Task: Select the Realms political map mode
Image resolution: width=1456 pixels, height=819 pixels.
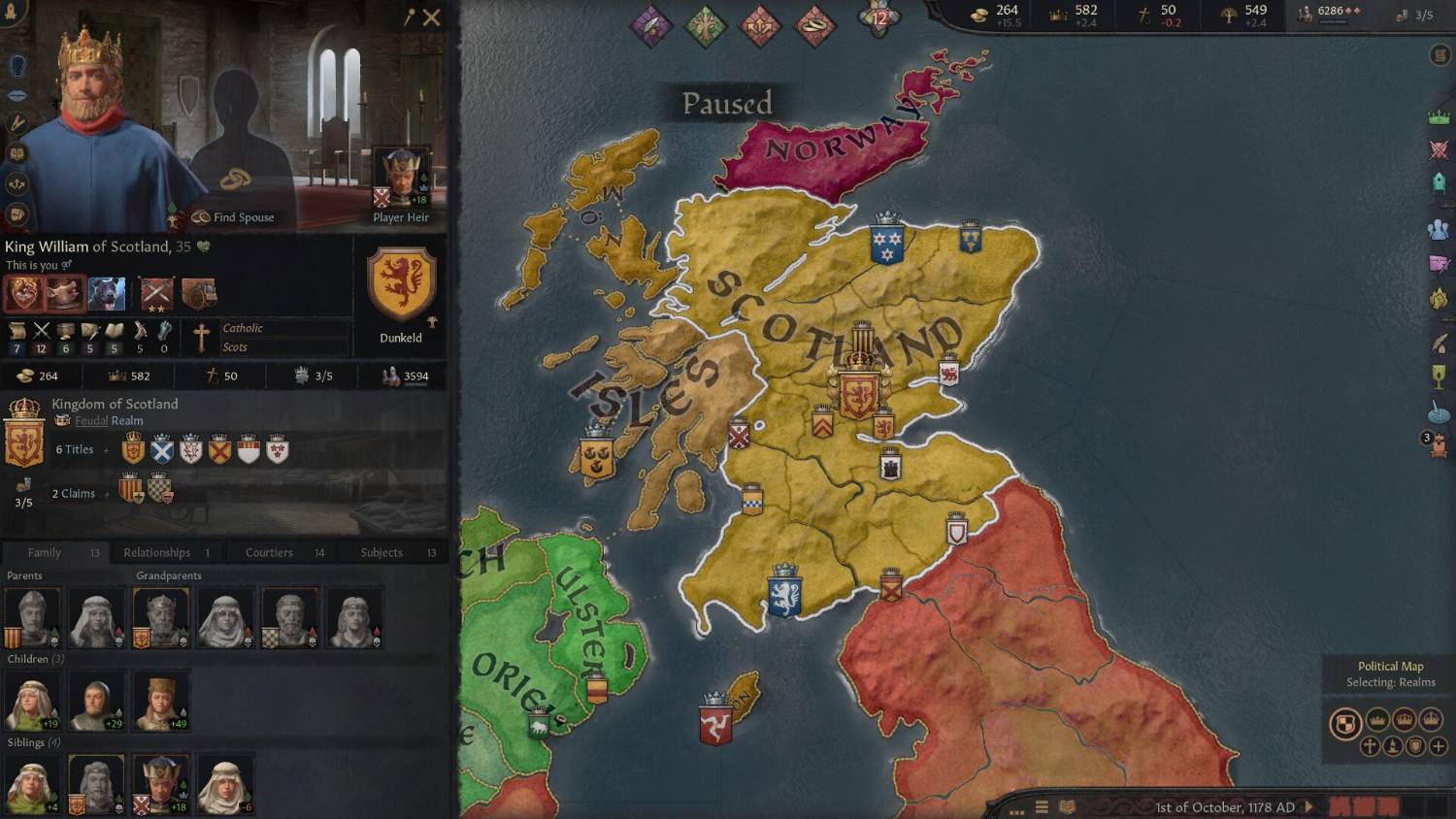Action: tap(1344, 723)
